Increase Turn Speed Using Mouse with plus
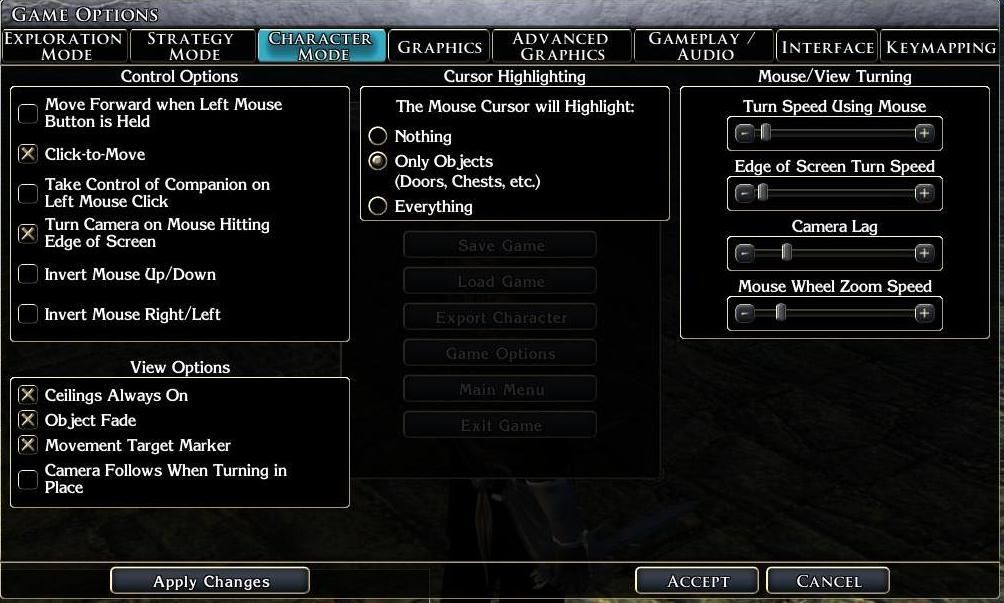This screenshot has height=603, width=1004. (x=924, y=133)
